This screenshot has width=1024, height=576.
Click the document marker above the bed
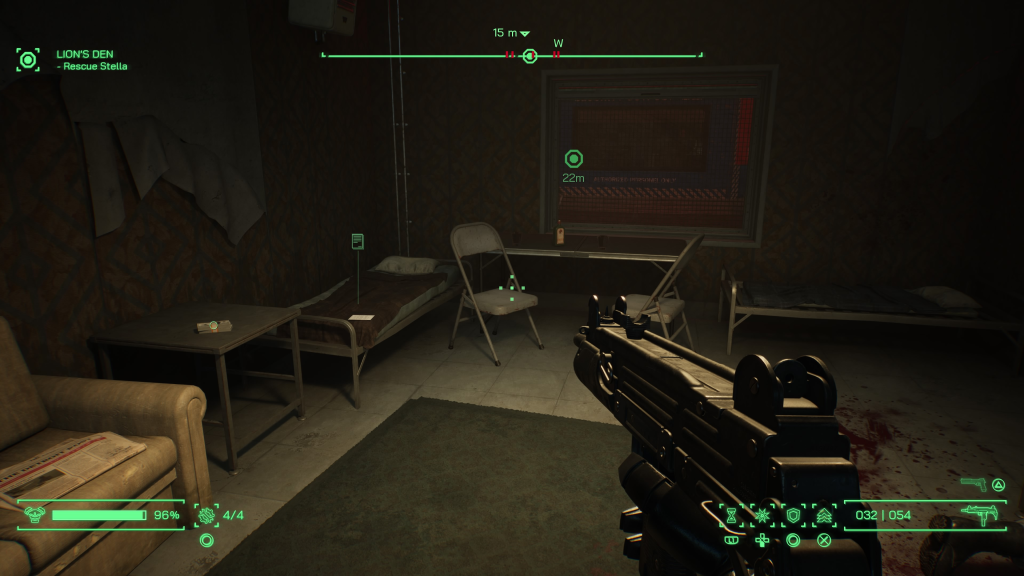tap(358, 241)
